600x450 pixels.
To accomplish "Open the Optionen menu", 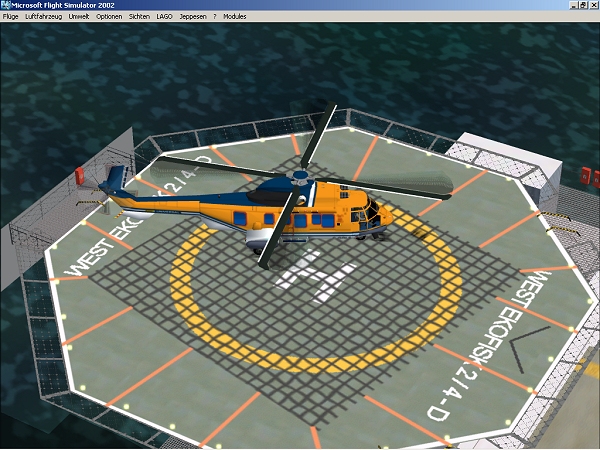I will click(109, 17).
